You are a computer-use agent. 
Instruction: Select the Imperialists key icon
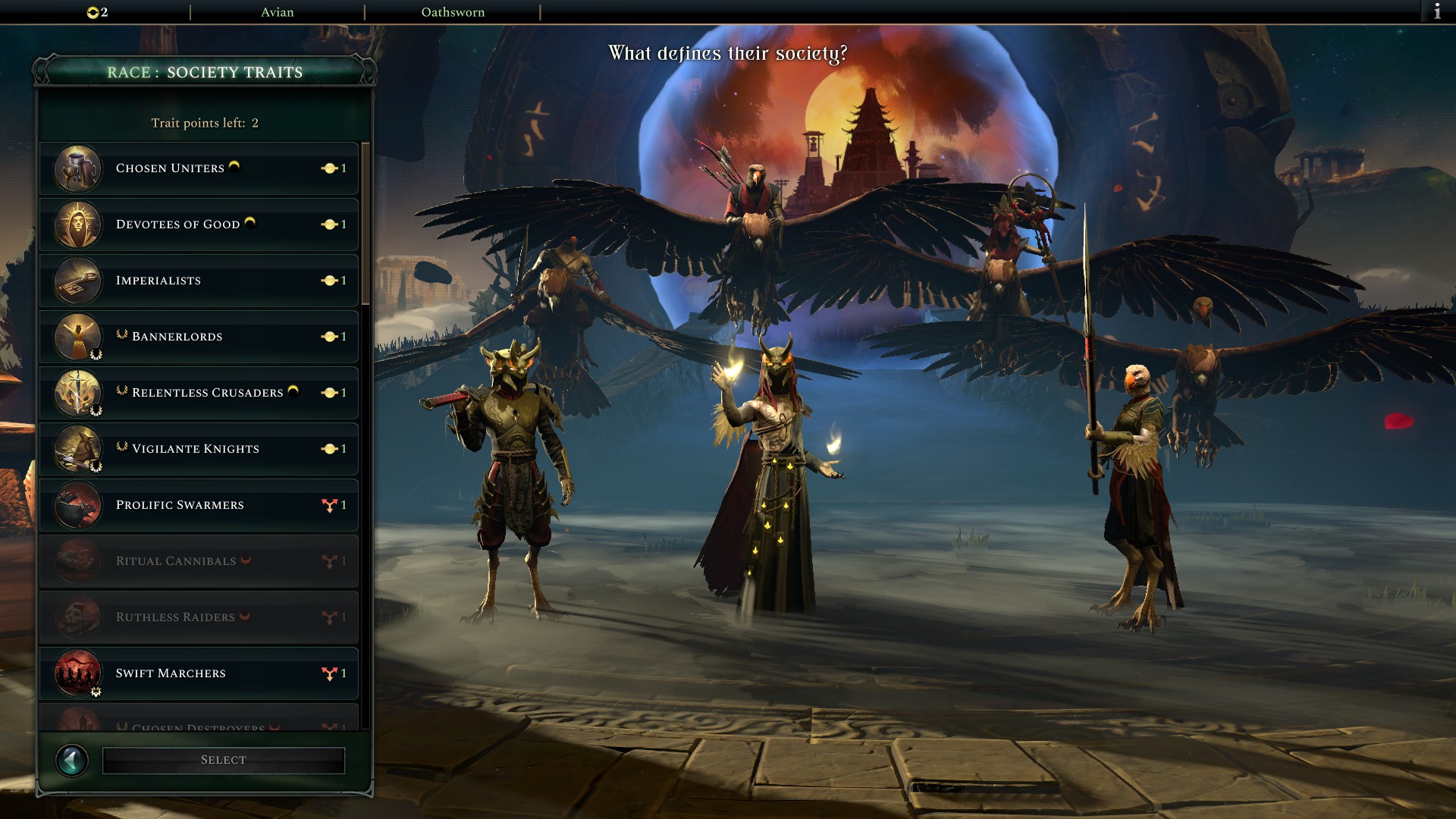pyautogui.click(x=77, y=281)
